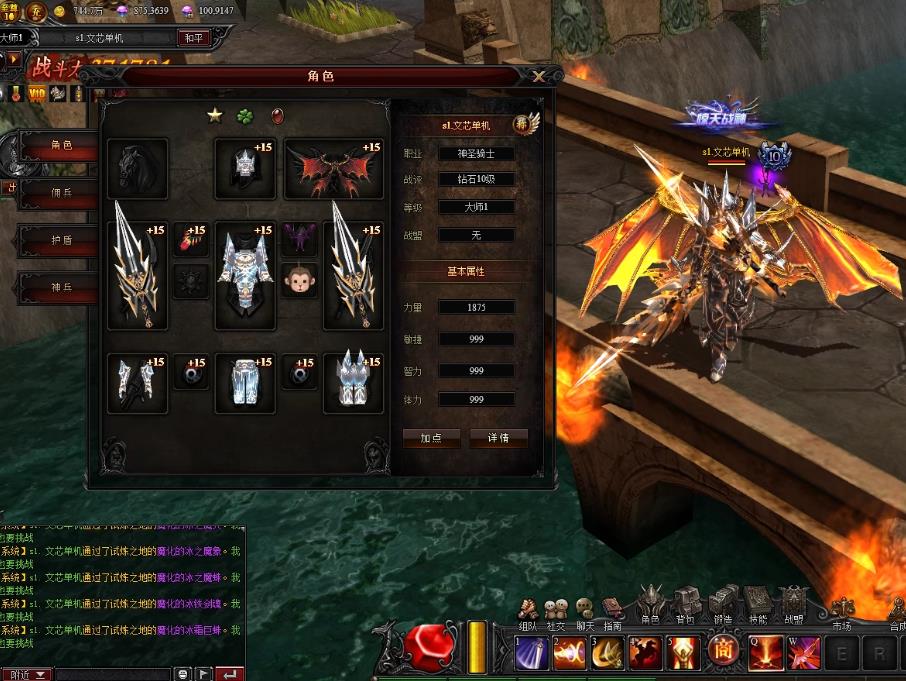This screenshot has width=906, height=681.
Task: Open the 技能 skills book
Action: (757, 605)
